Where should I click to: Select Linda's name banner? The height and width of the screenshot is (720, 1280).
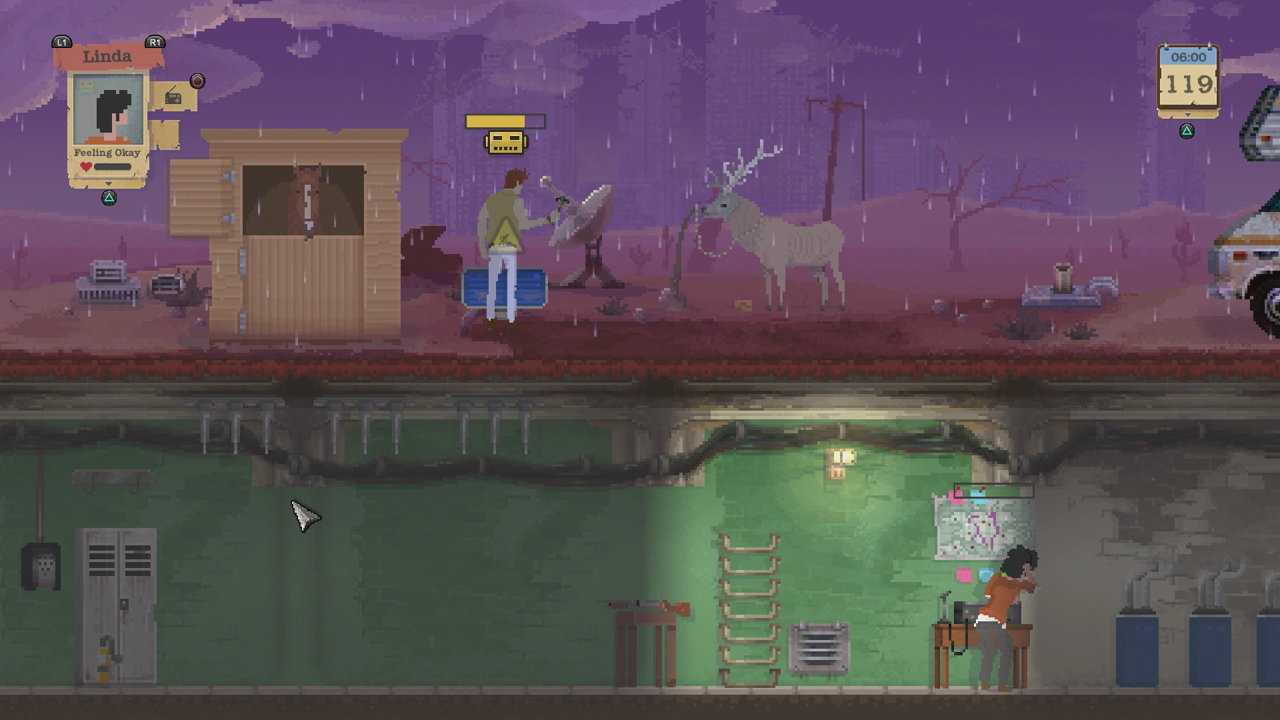click(x=107, y=56)
